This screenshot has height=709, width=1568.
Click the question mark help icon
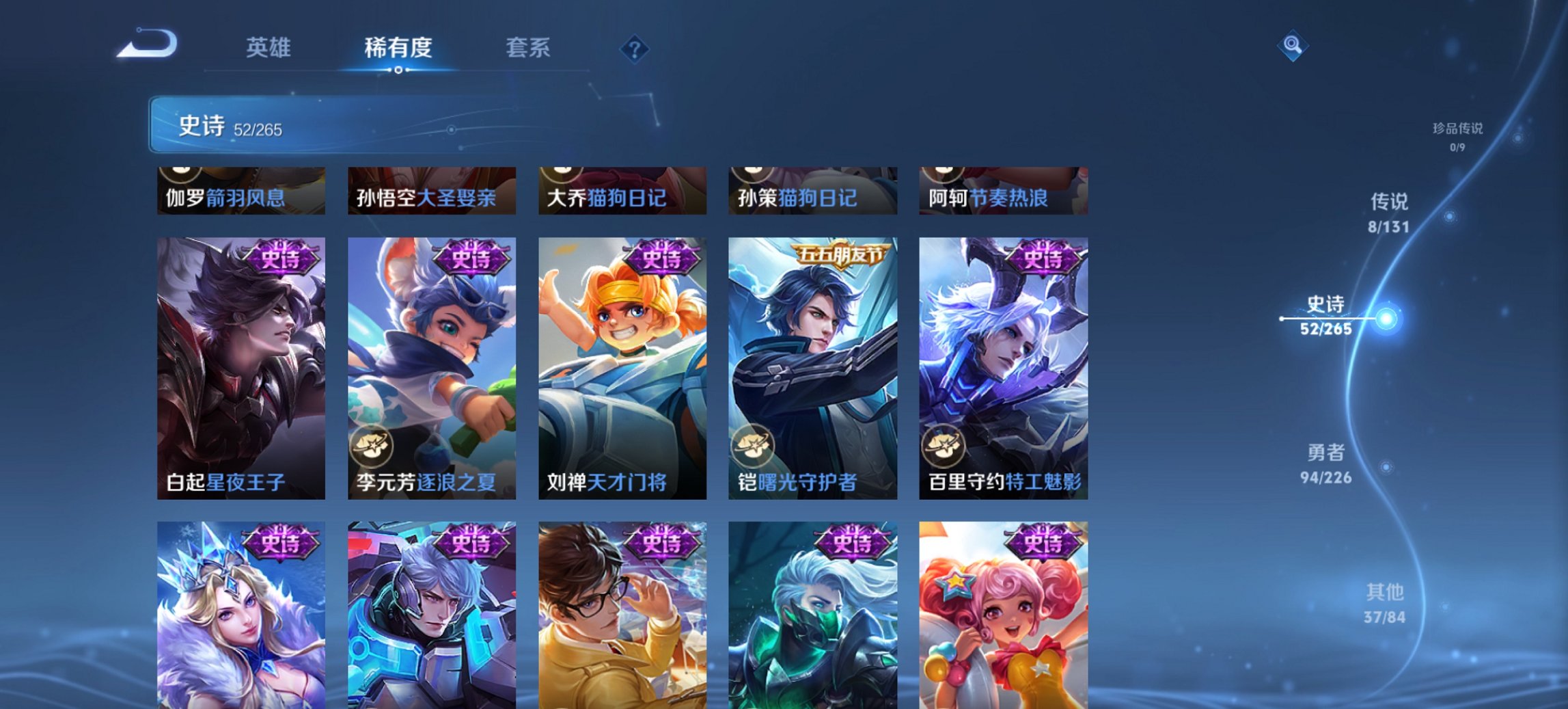(635, 49)
